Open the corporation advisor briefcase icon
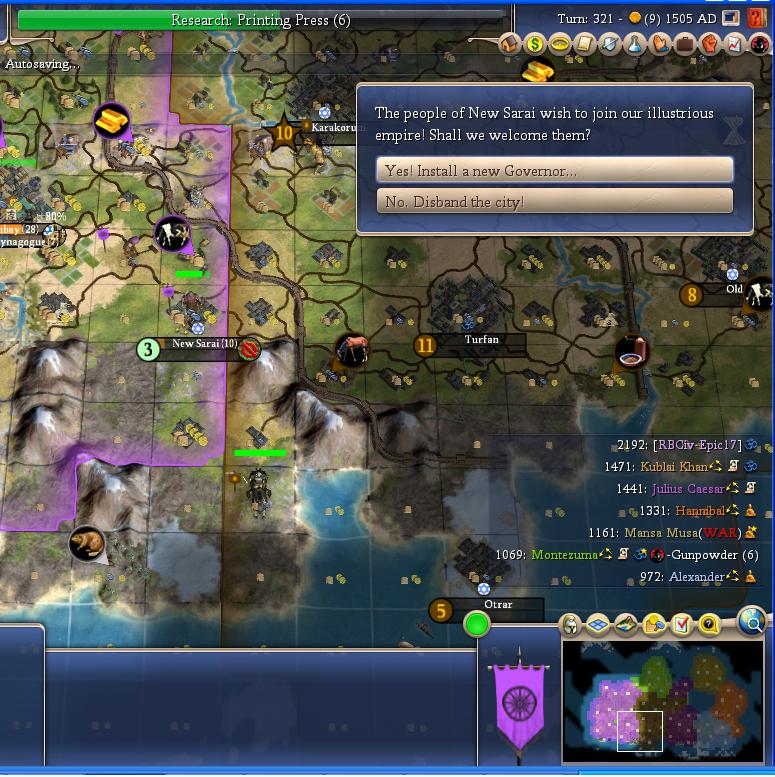Viewport: 775px width, 777px height. coord(685,44)
